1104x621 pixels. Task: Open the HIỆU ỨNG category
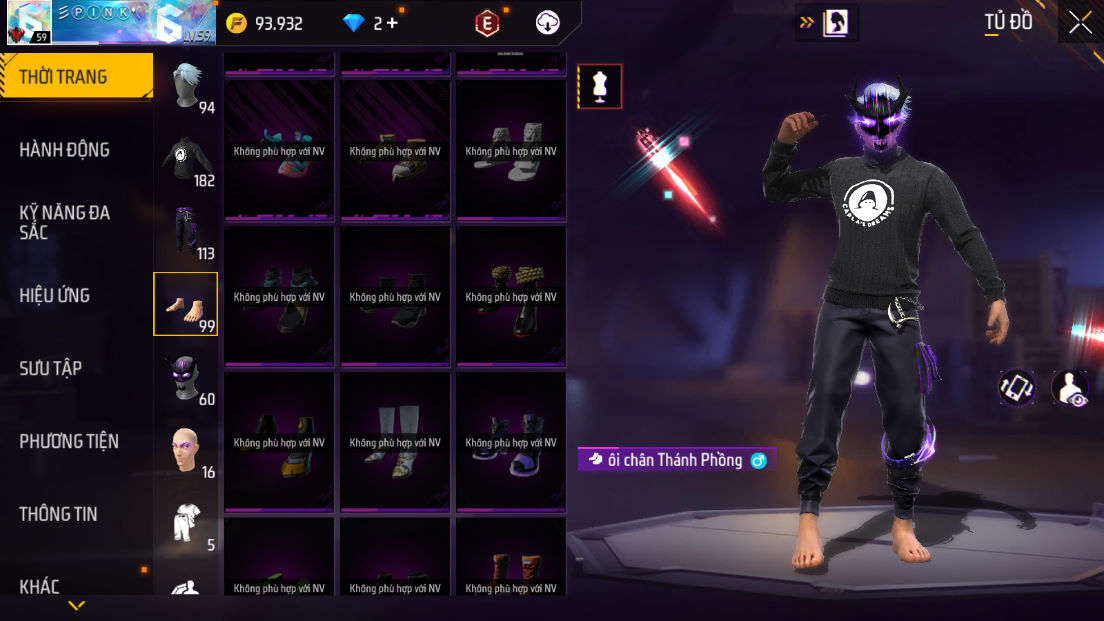[55, 295]
